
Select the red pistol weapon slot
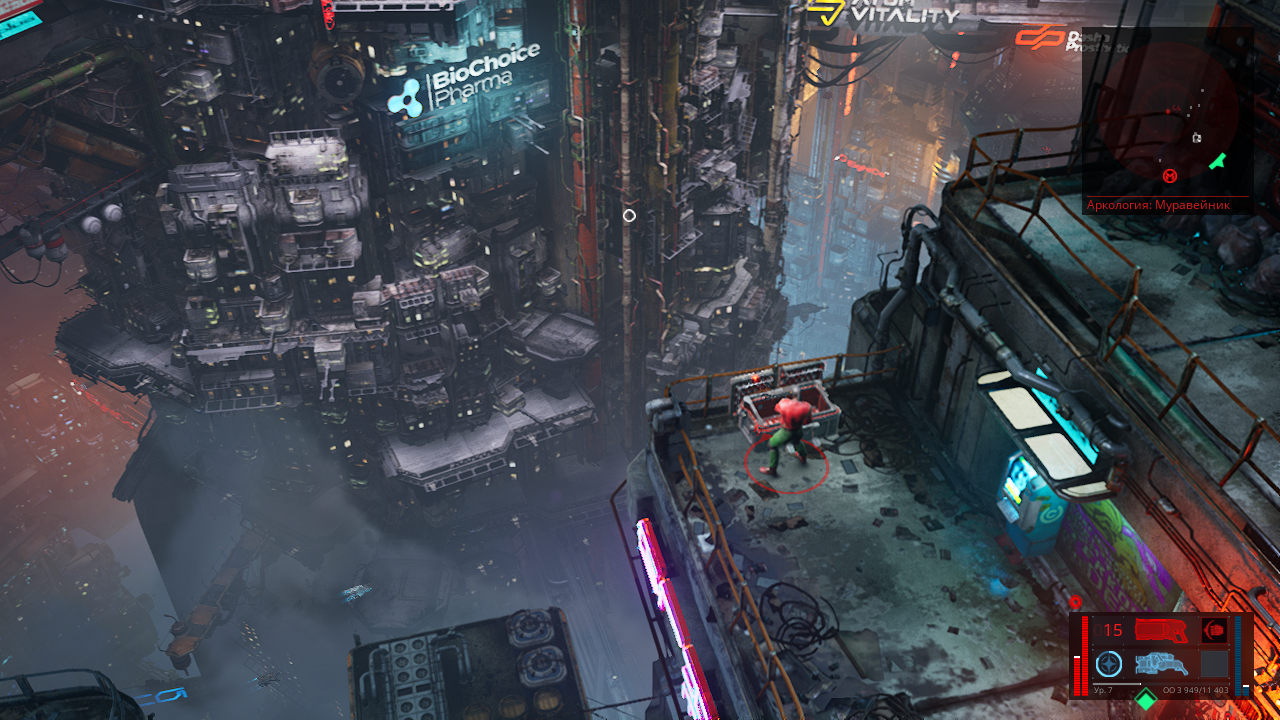1160,631
